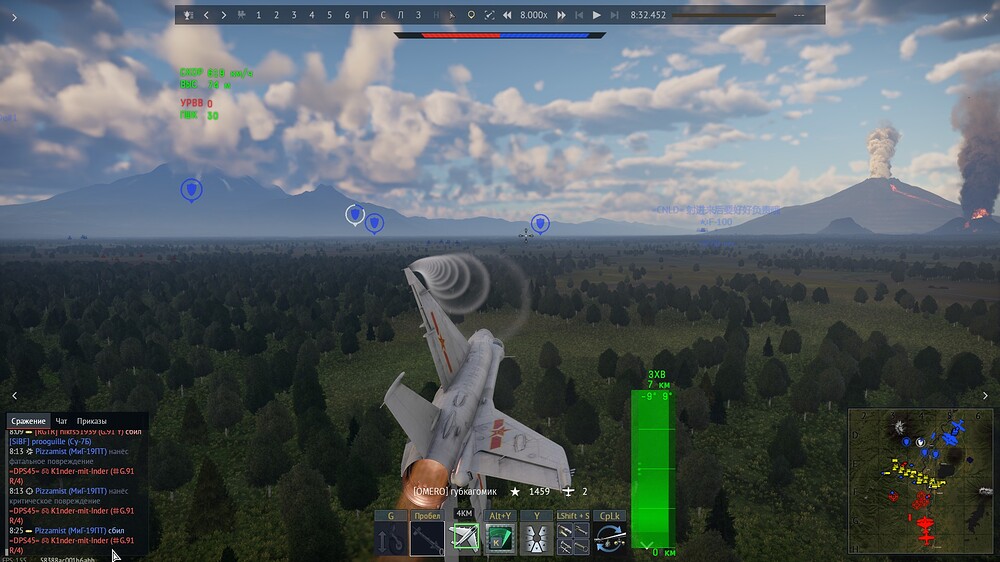Select camera preset 6 in replay bar
The width and height of the screenshot is (1000, 562).
[347, 15]
